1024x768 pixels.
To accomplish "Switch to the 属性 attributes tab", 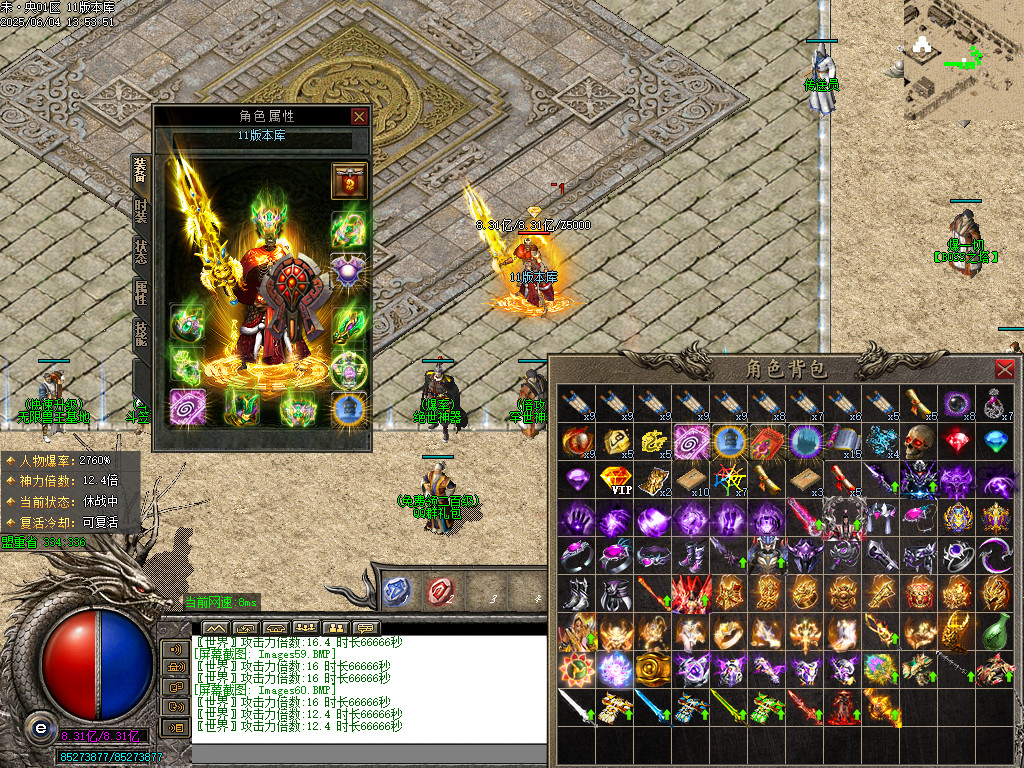I will tap(141, 292).
